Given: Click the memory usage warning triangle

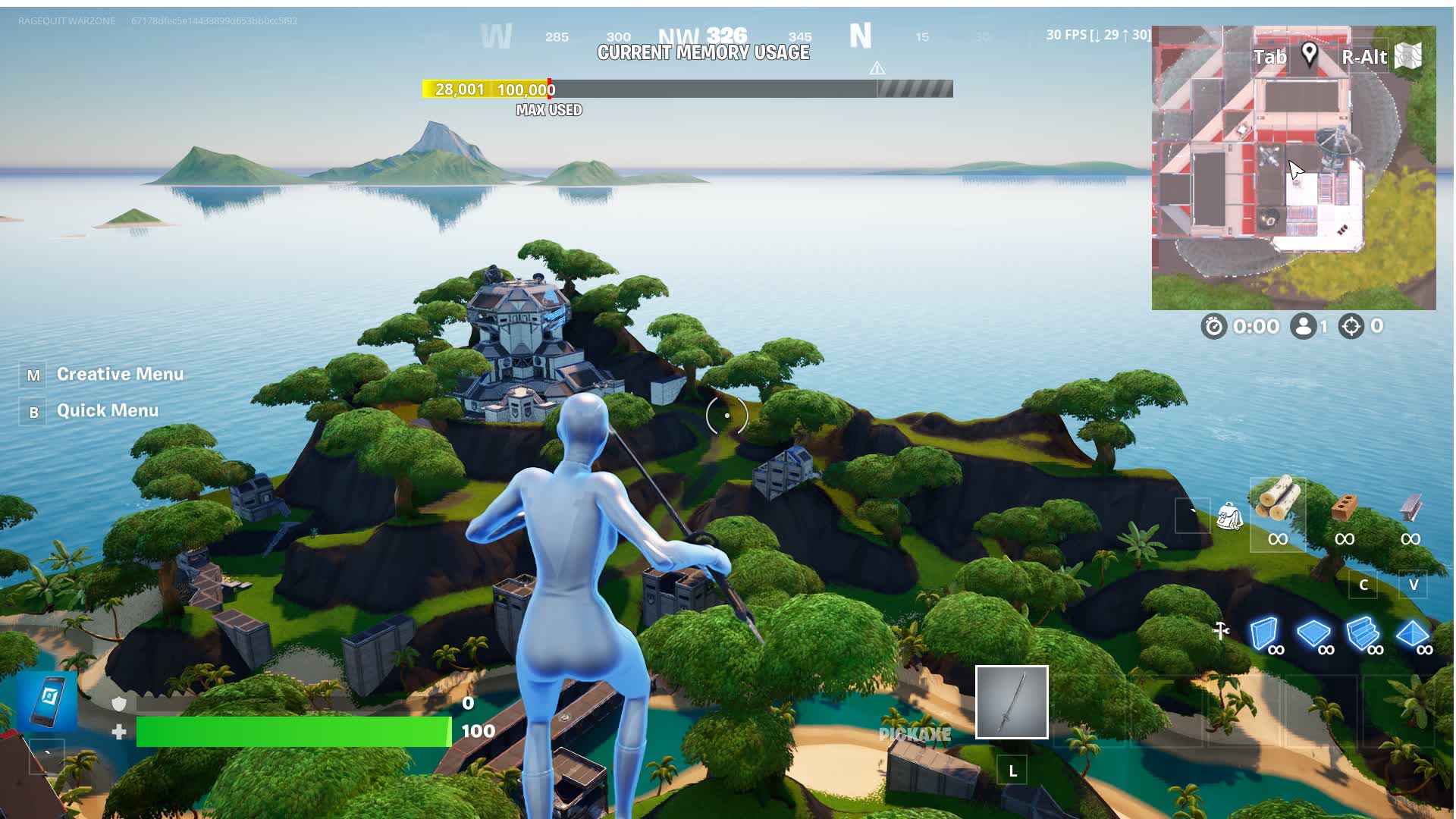Looking at the screenshot, I should tap(877, 68).
